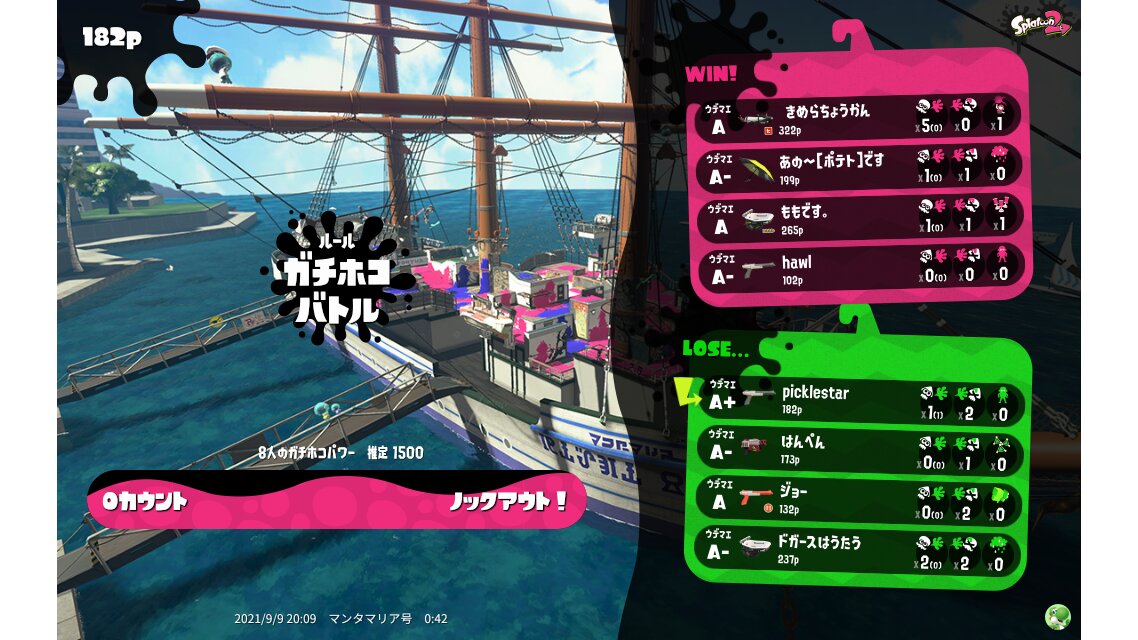Click the Splatoon 2 logo
The image size is (1138, 640).
click(1040, 24)
